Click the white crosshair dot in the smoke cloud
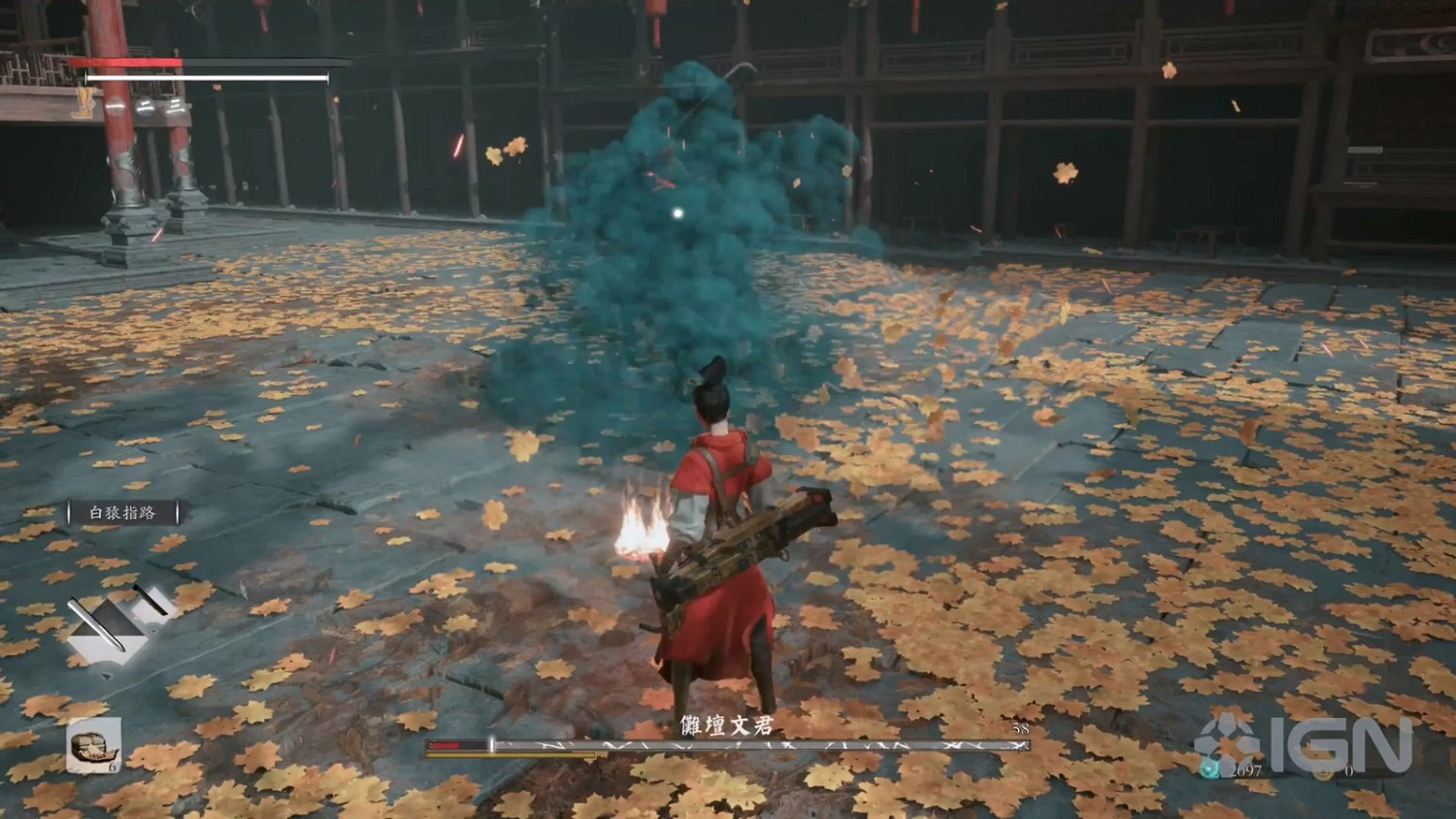Screen dimensions: 1456x819 (678, 213)
